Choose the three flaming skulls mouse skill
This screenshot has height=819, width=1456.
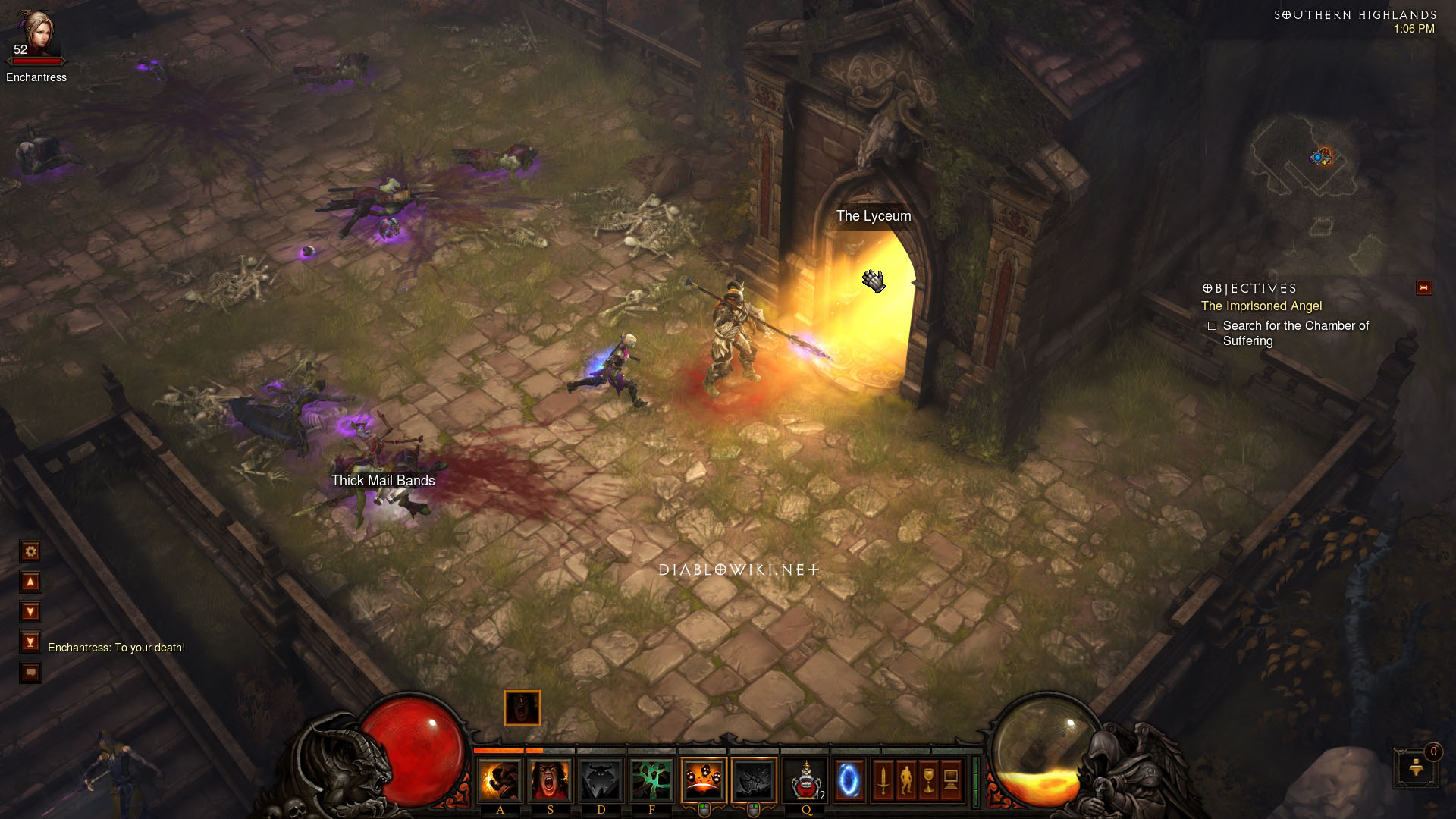tap(703, 780)
